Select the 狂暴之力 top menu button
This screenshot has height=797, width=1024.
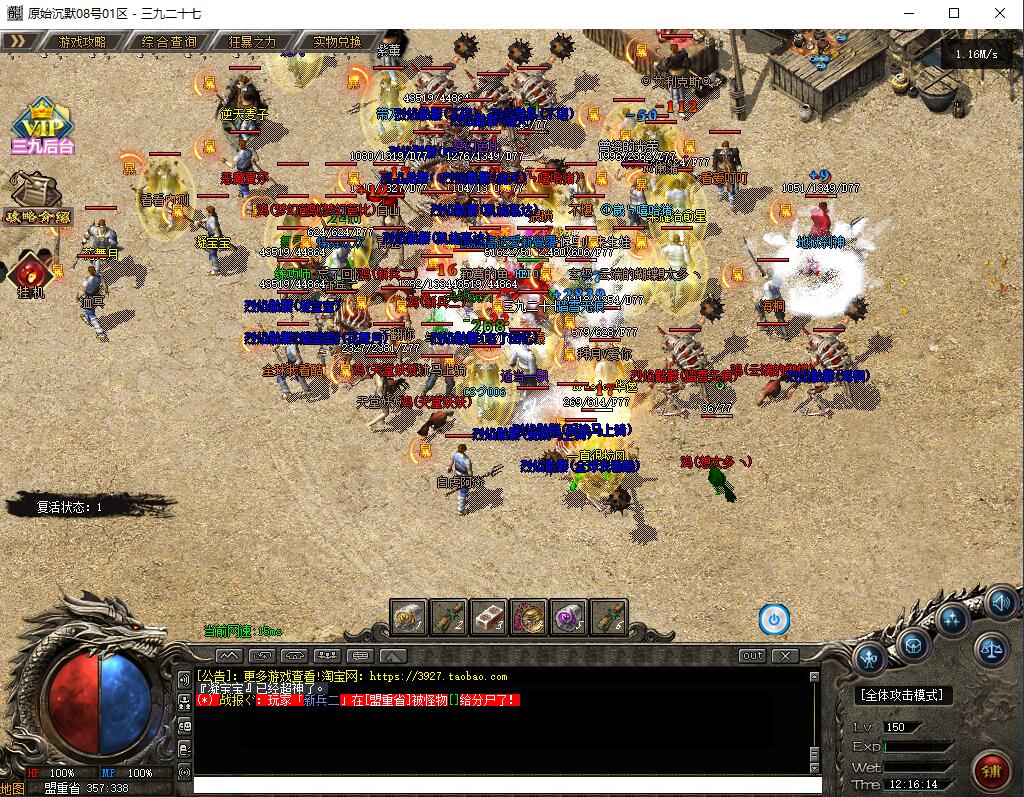(252, 42)
